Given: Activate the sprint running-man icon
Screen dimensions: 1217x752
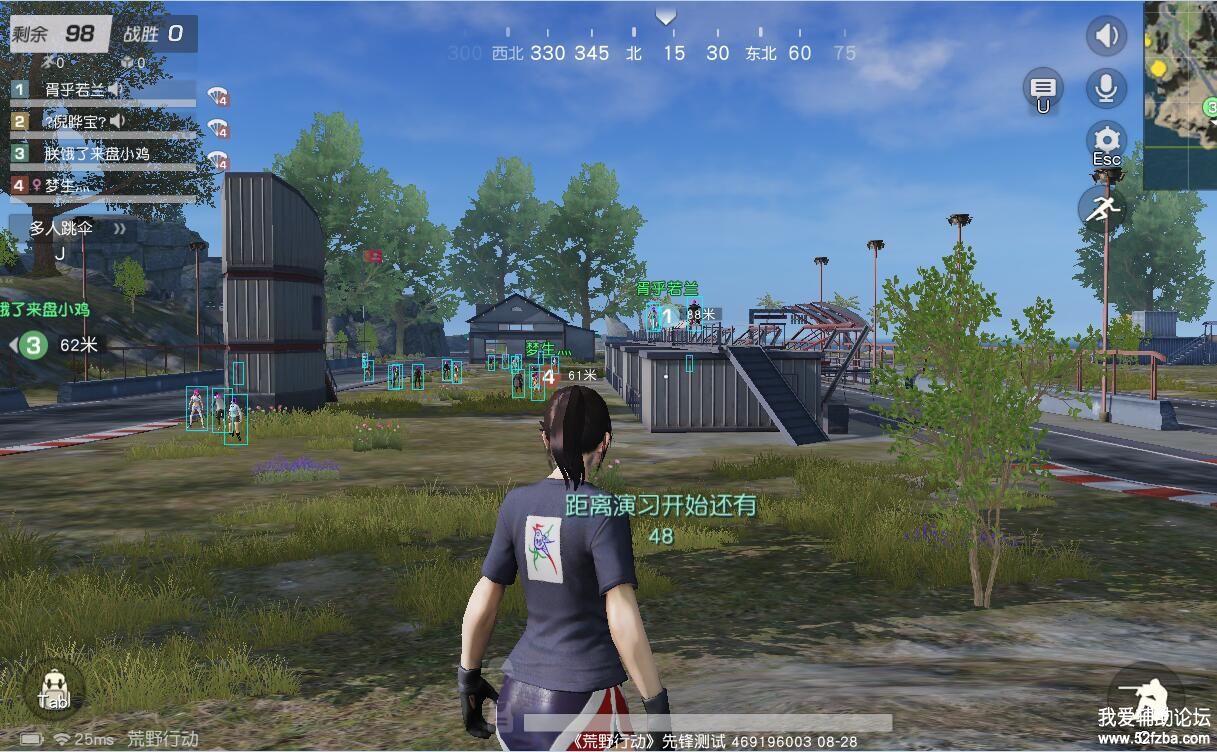Looking at the screenshot, I should pos(1103,208).
